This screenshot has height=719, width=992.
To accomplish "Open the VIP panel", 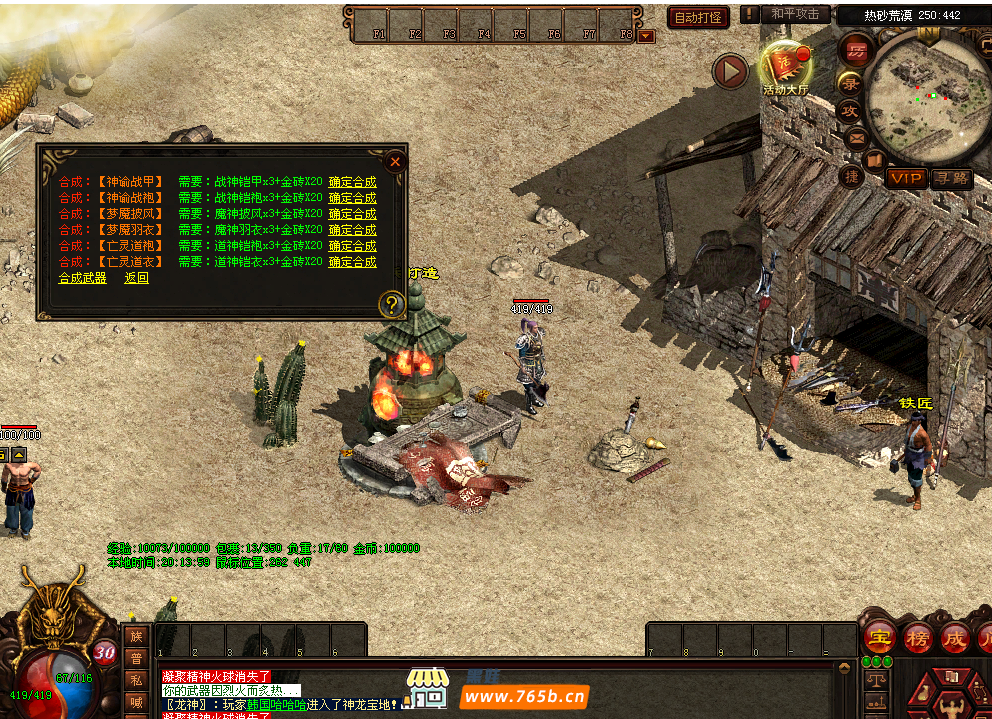I will click(906, 178).
